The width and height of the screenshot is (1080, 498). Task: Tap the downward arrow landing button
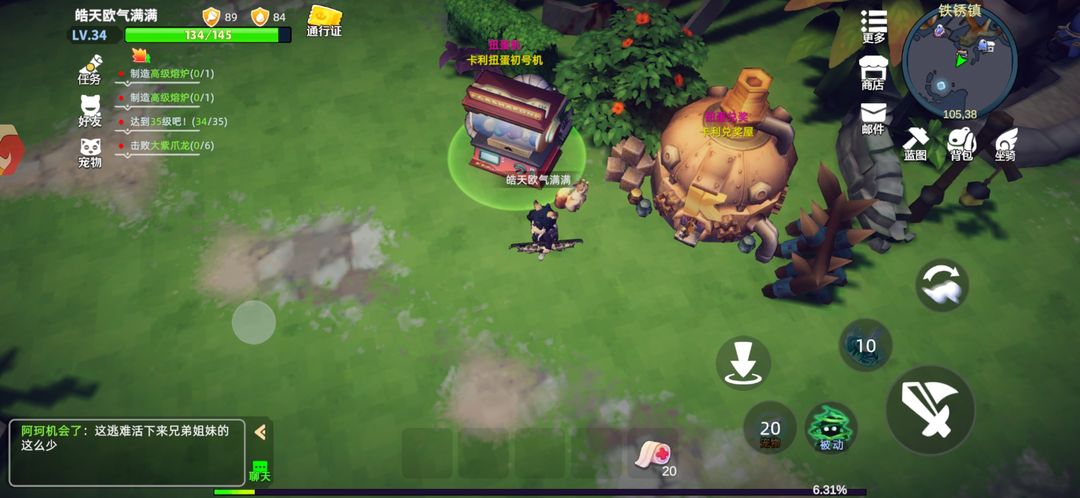(743, 363)
